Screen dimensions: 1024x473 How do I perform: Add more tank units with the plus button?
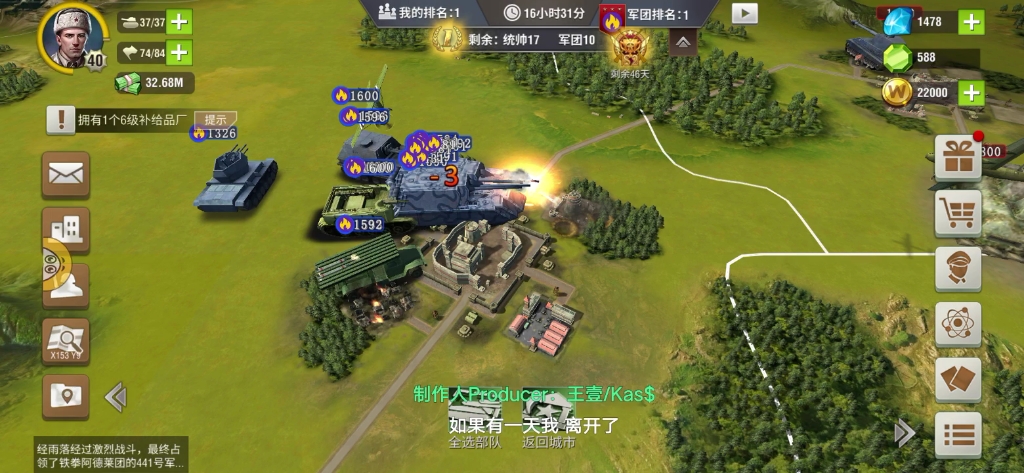(x=179, y=22)
